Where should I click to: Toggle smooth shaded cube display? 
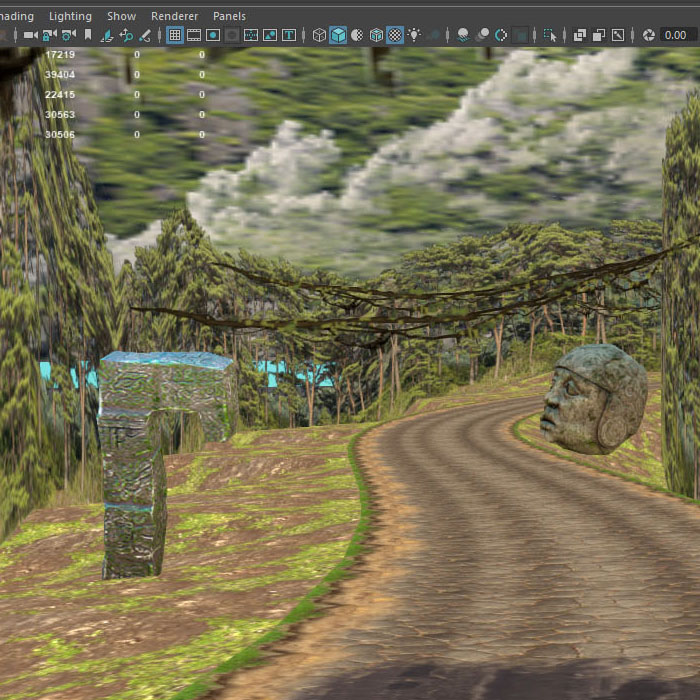(338, 35)
